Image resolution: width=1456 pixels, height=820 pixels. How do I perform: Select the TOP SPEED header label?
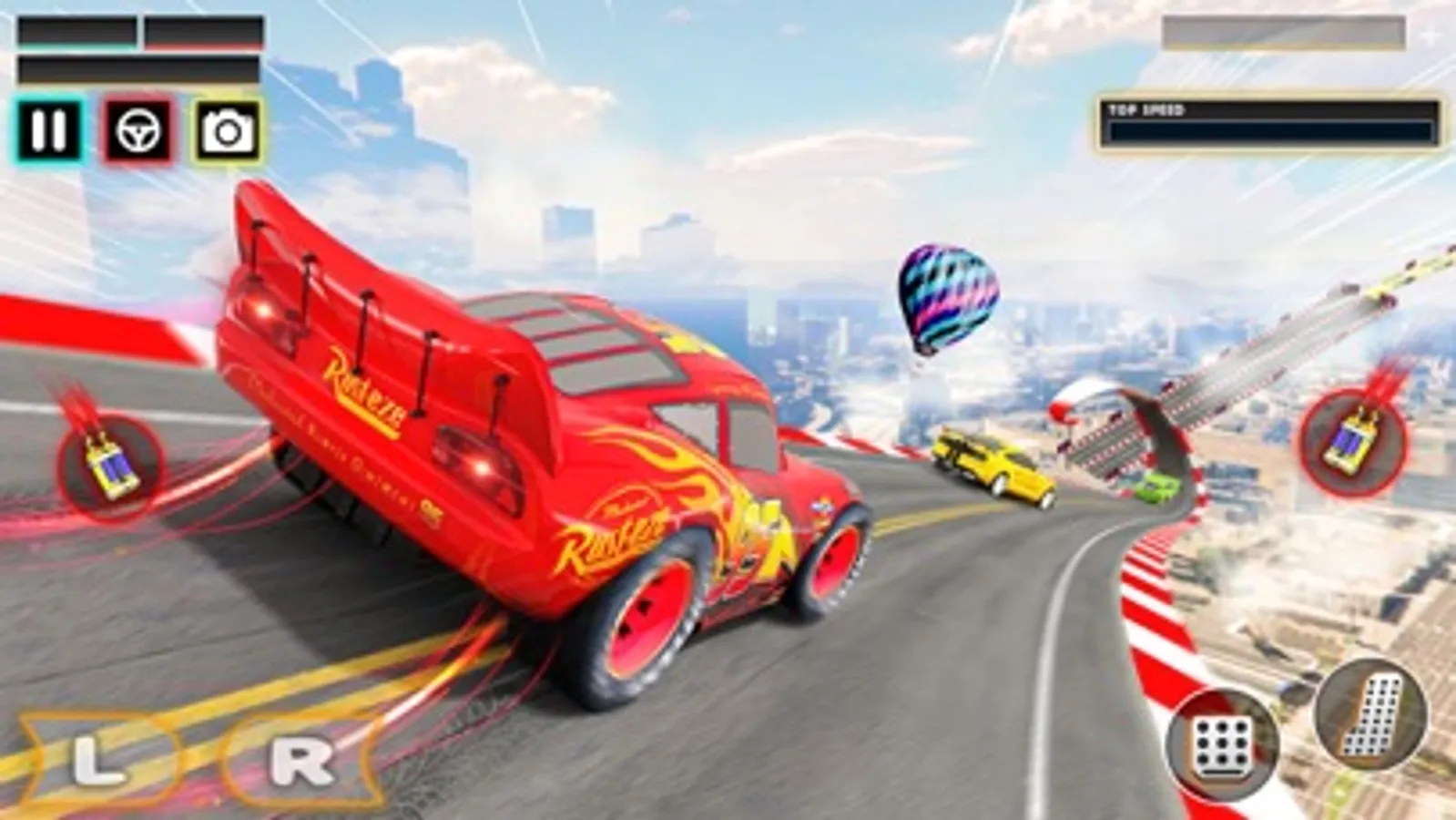(1145, 108)
